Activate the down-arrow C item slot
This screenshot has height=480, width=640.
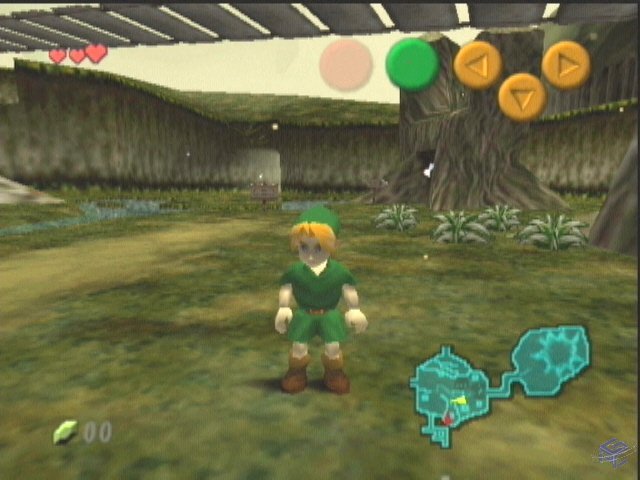click(522, 97)
